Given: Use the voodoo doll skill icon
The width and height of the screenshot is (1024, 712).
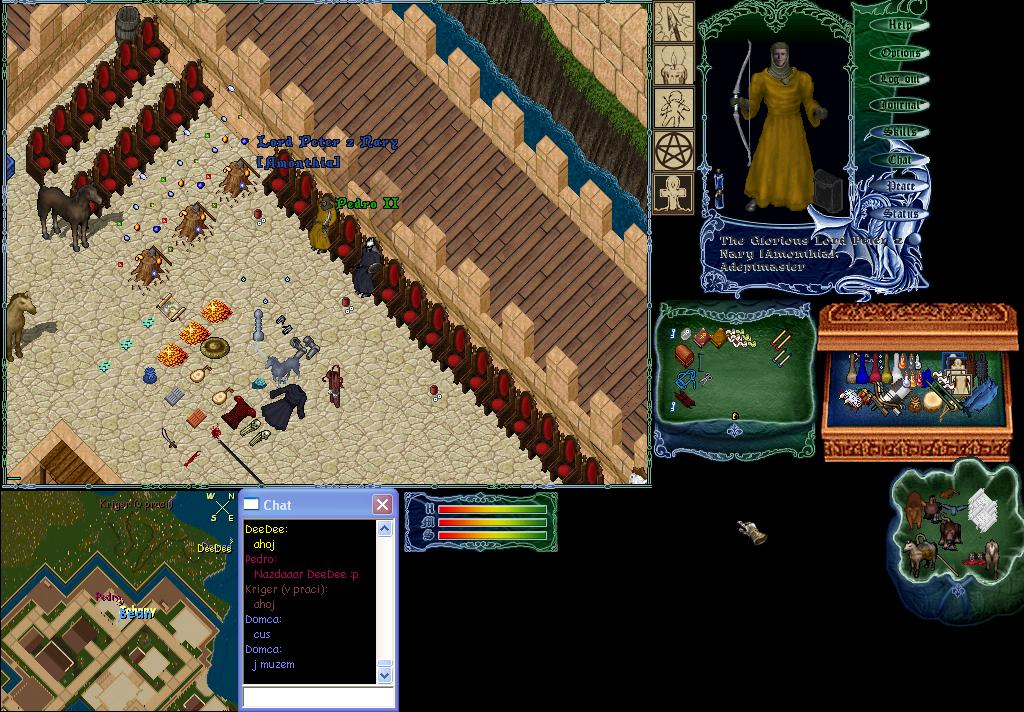Looking at the screenshot, I should [674, 108].
